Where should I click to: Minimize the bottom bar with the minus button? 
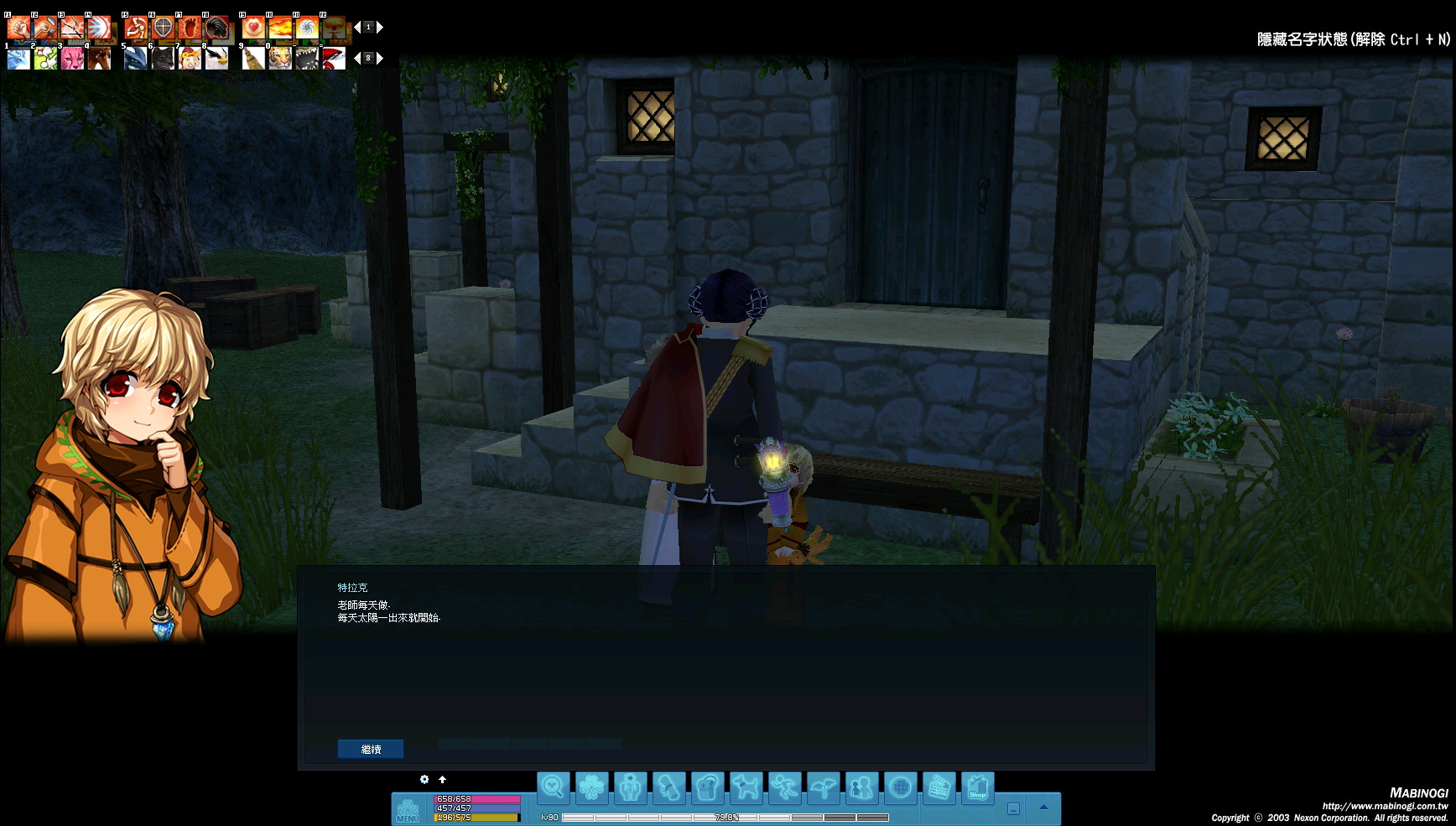click(1013, 809)
